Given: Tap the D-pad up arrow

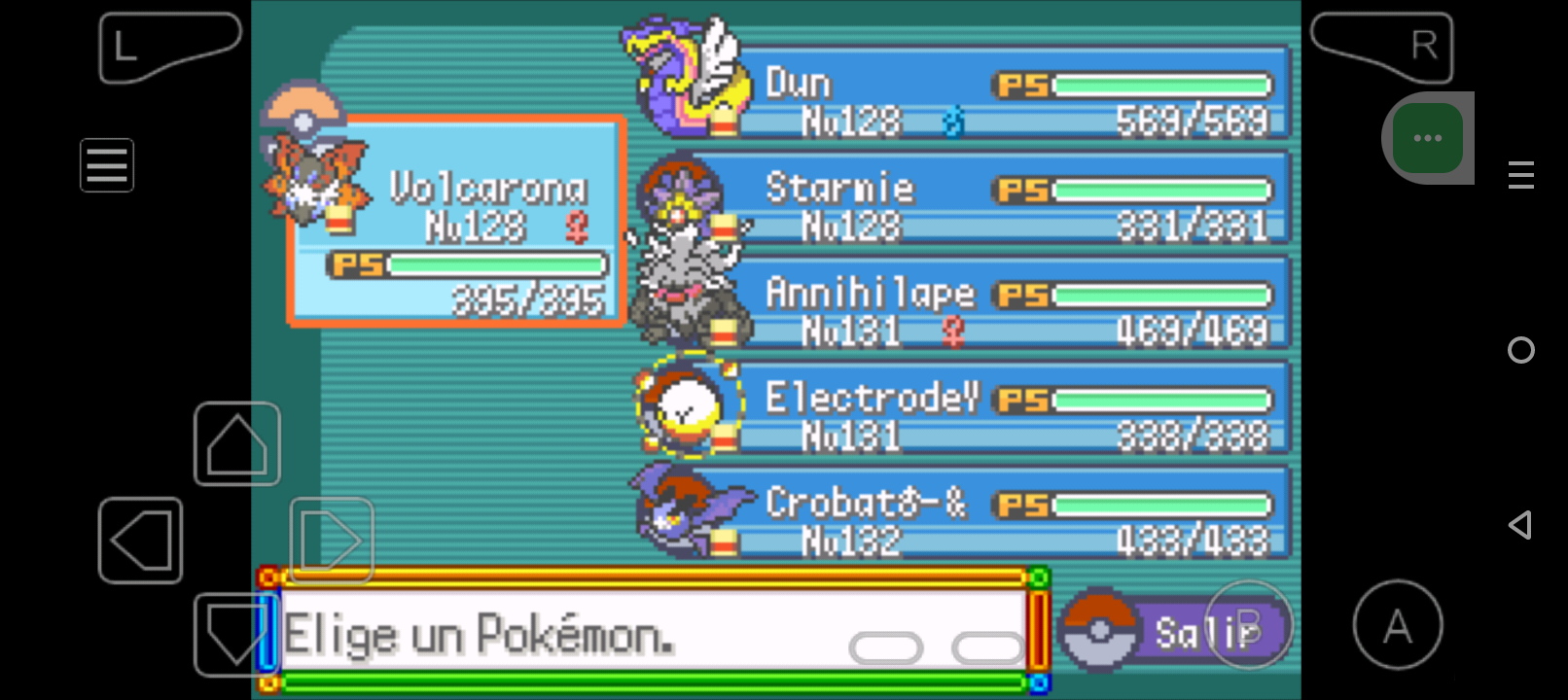Looking at the screenshot, I should [237, 443].
